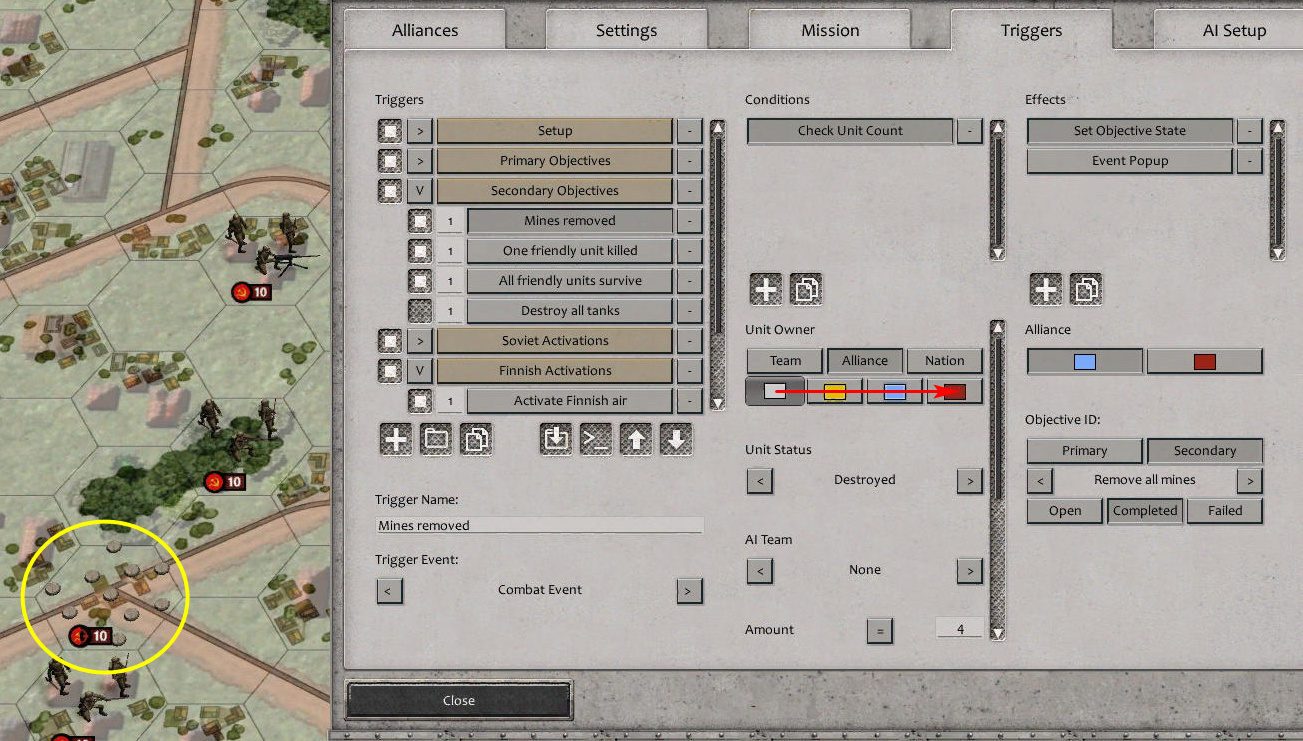
Task: Collapse the Secondary Objectives trigger group
Action: [x=419, y=190]
